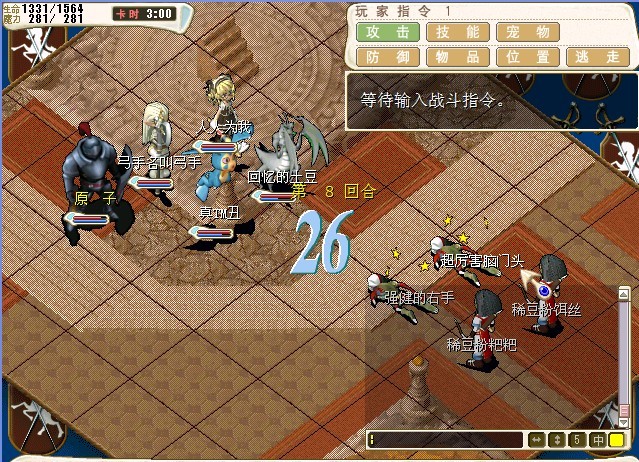Click the horizontal arrows chat button
Image resolution: width=639 pixels, height=462 pixels.
coord(536,439)
